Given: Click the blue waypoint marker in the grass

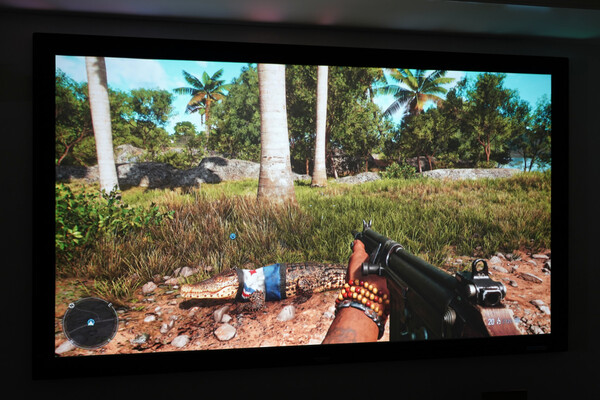Looking at the screenshot, I should [x=233, y=237].
